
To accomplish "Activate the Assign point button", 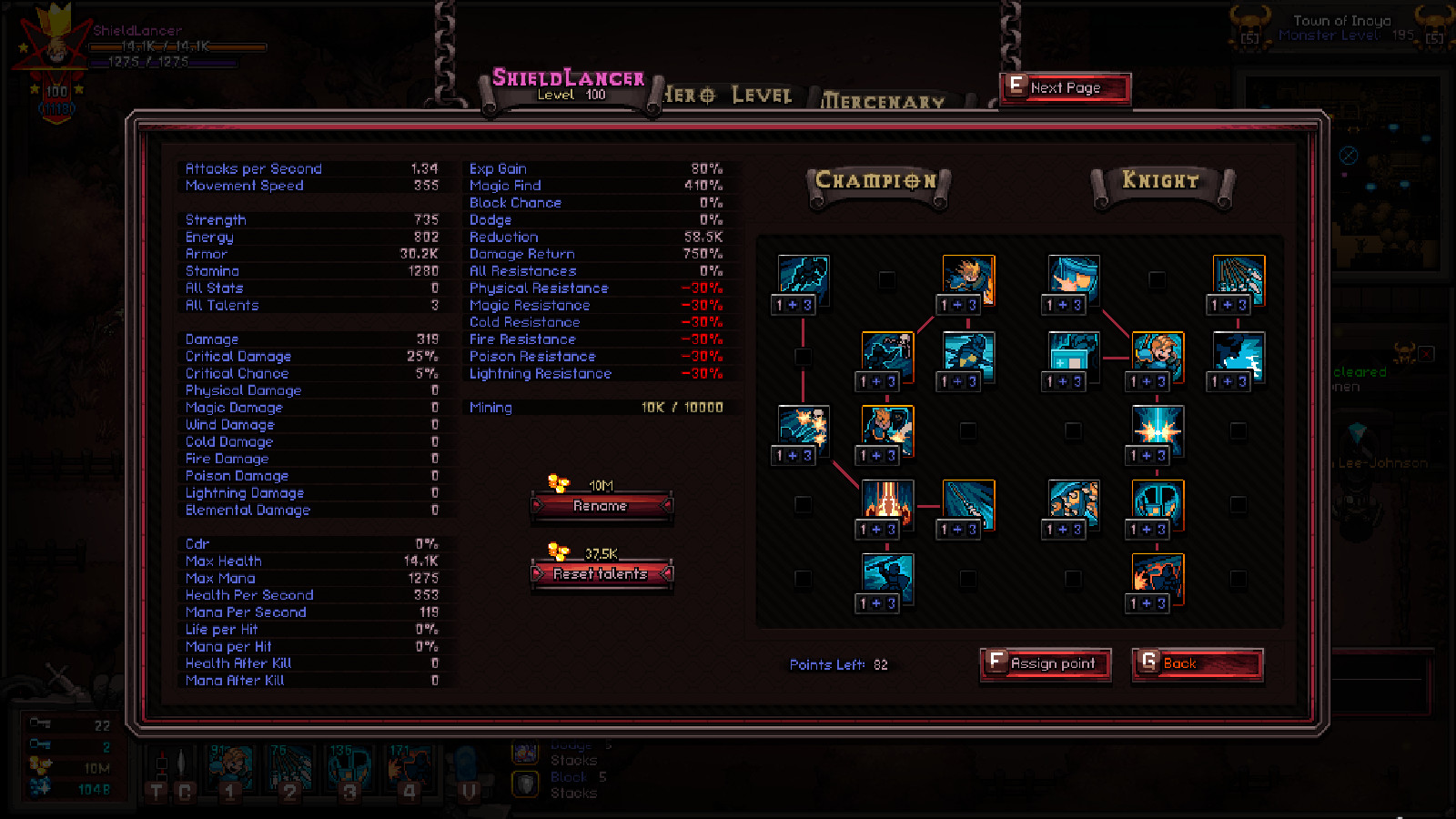I will pyautogui.click(x=1045, y=664).
